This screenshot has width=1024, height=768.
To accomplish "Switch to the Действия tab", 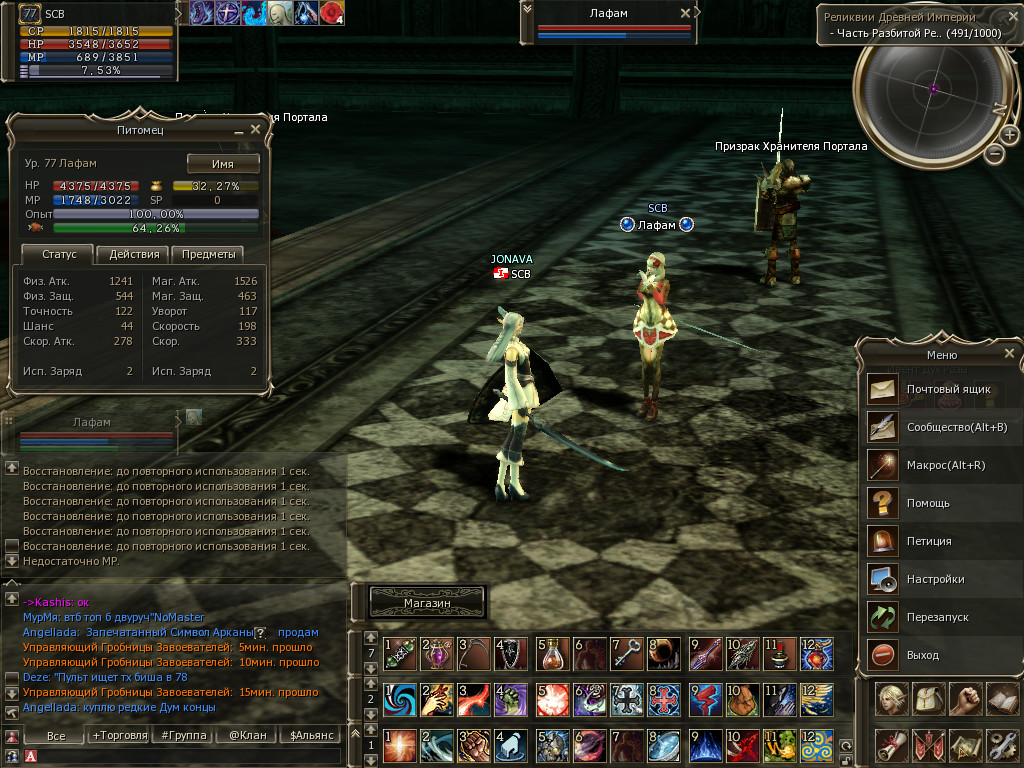I will point(134,254).
